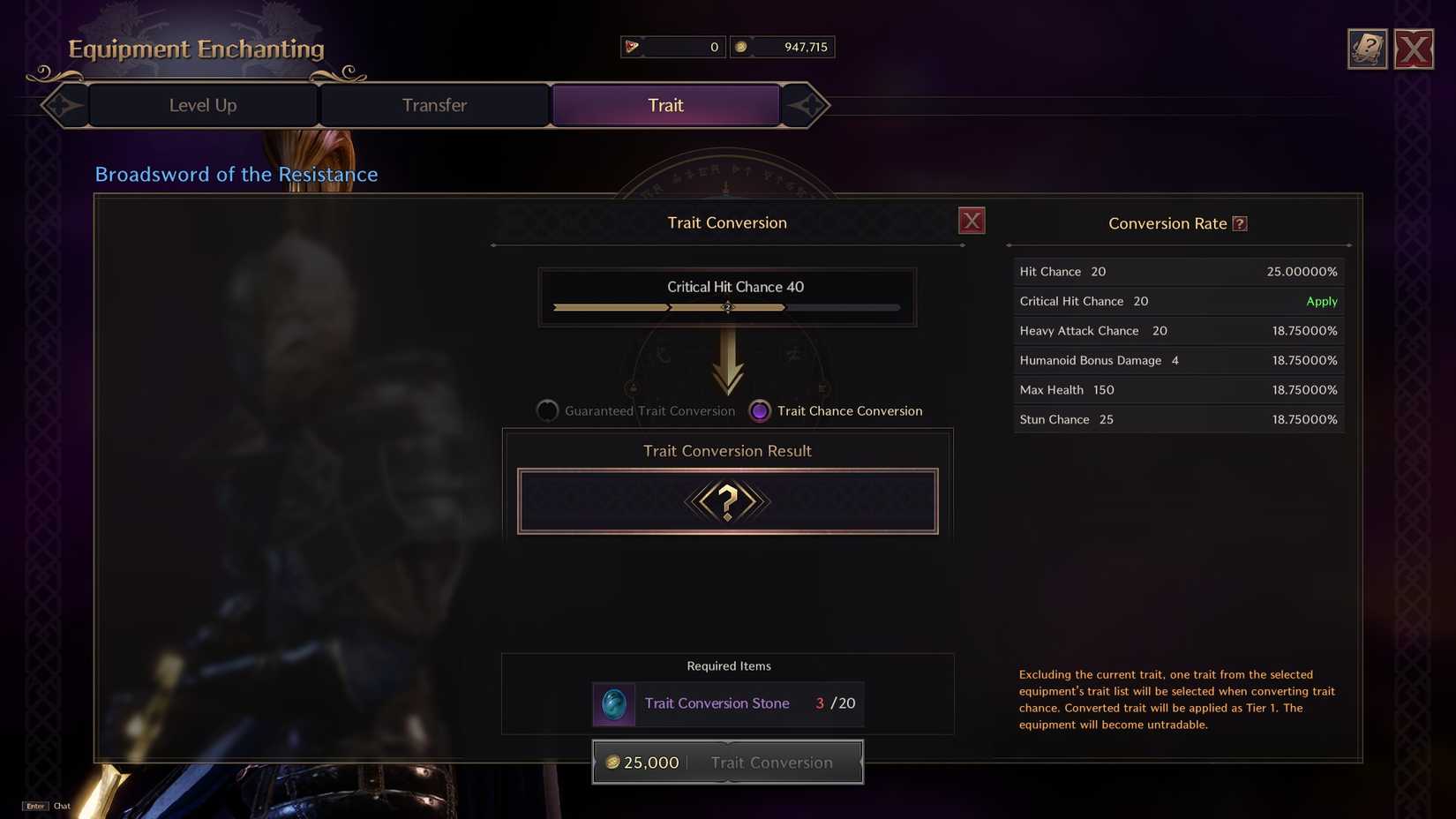Switch to the Transfer tab
Screen dimensions: 1456x819
pyautogui.click(x=434, y=105)
